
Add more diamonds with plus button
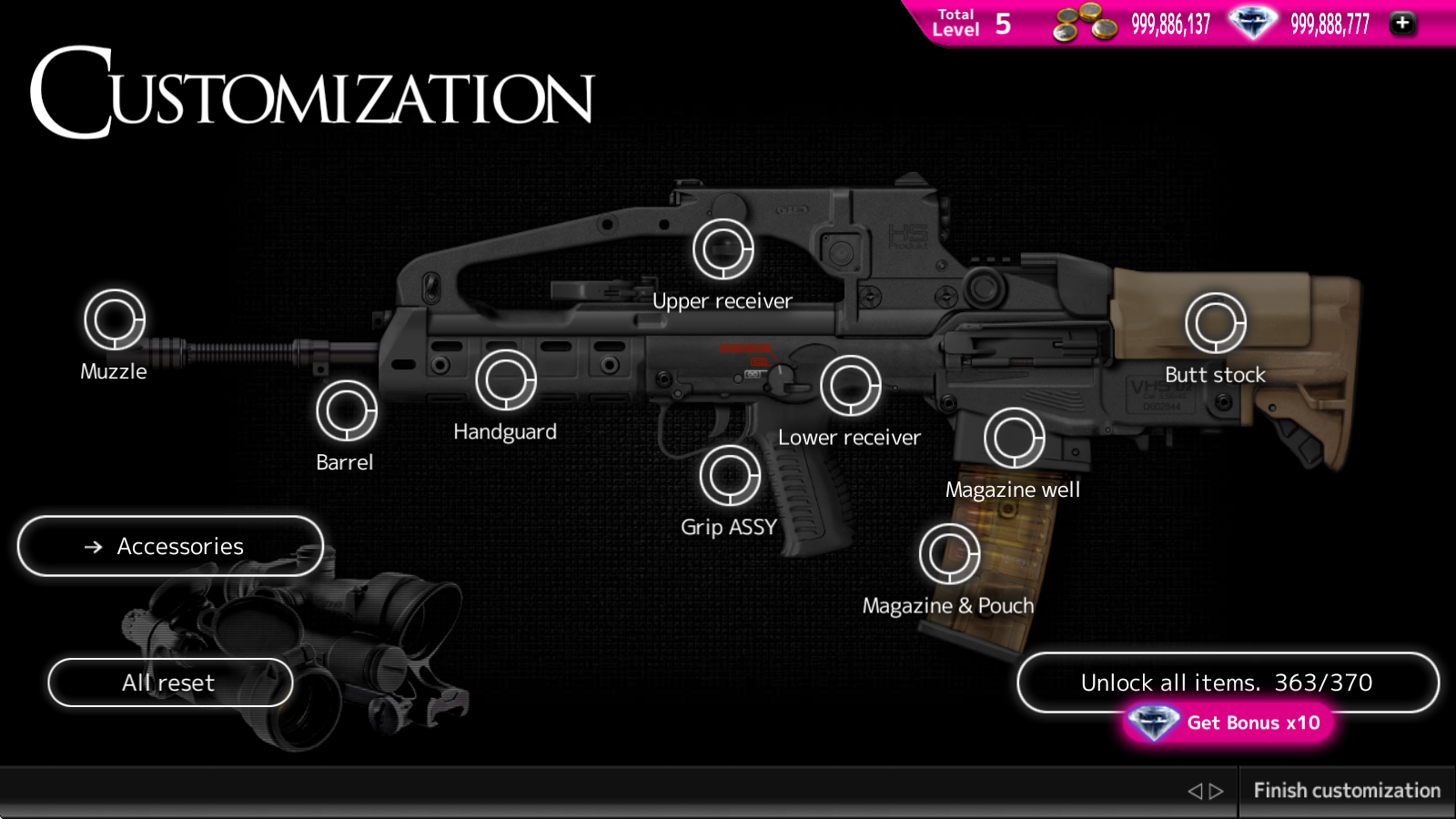1402,24
